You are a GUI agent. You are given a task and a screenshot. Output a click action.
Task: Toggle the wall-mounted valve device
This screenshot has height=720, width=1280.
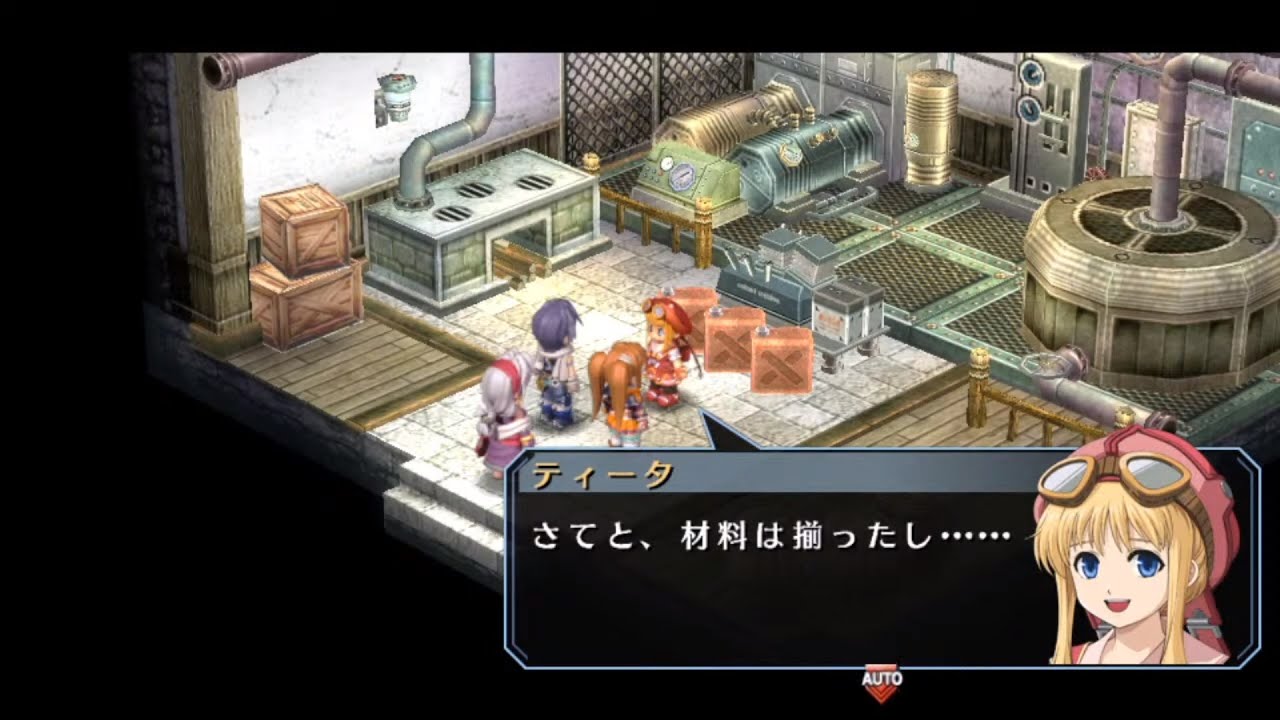click(x=396, y=96)
